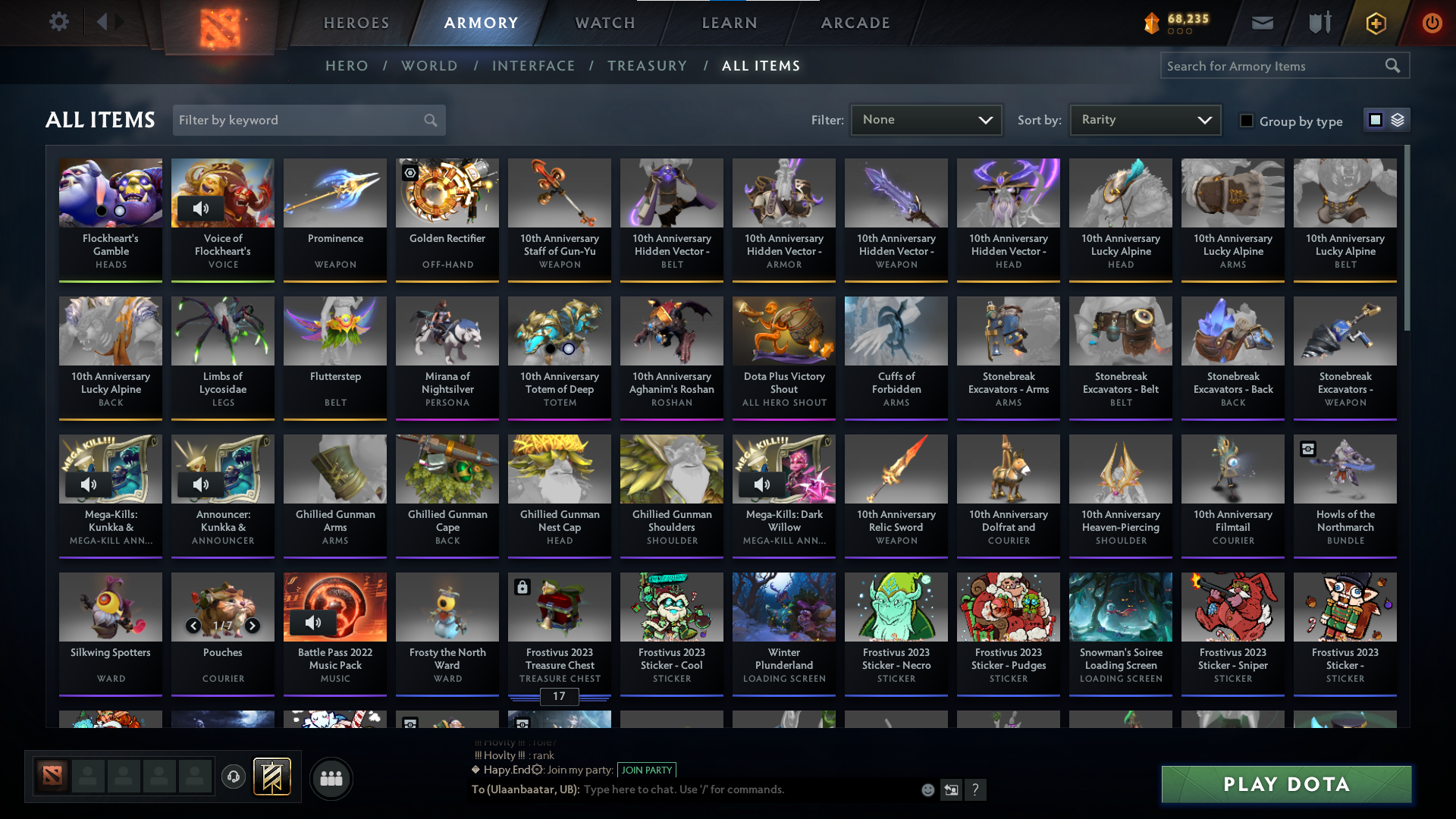Select the grid view toggle
The image size is (1456, 819).
[1375, 120]
